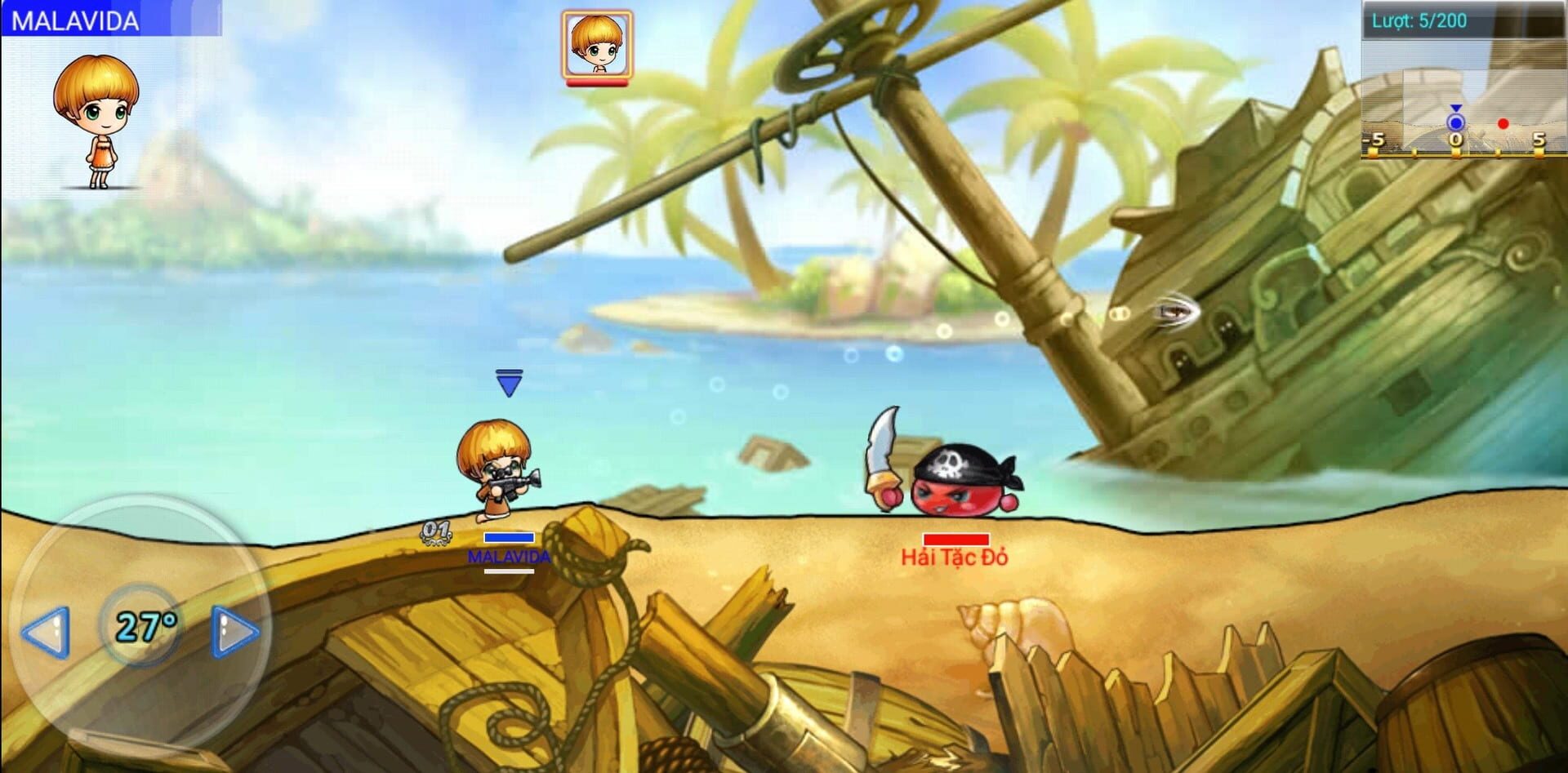Tap the red enemy dot on the minimap

tap(1502, 124)
